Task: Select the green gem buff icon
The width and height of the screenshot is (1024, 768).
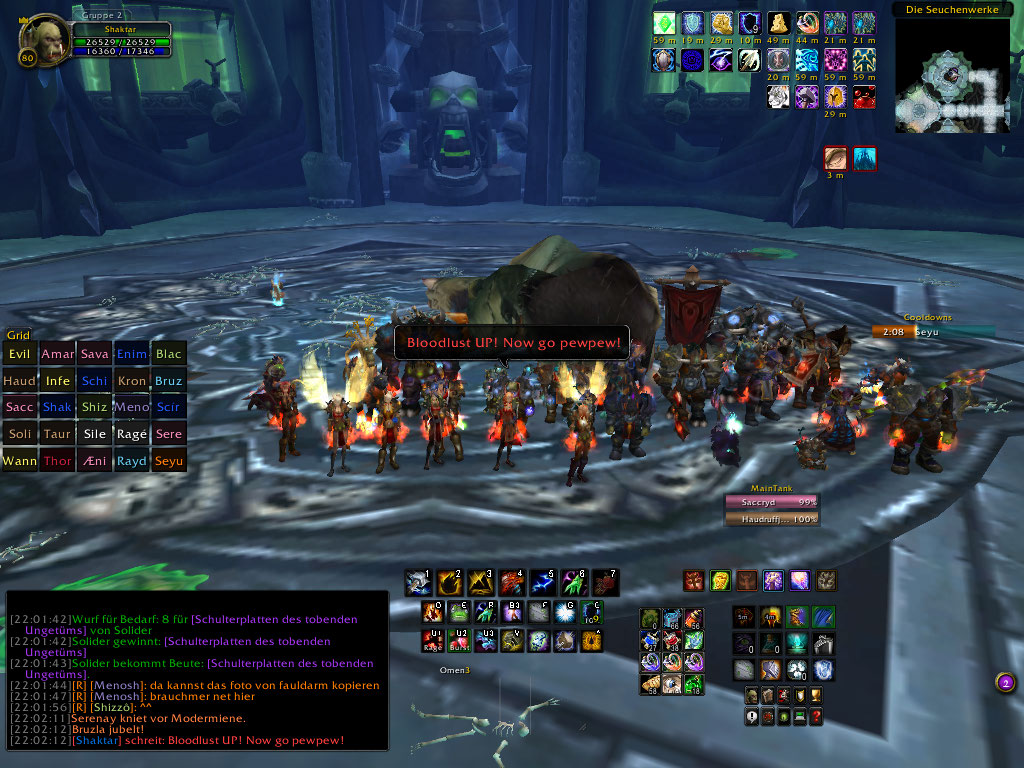Action: (x=664, y=23)
